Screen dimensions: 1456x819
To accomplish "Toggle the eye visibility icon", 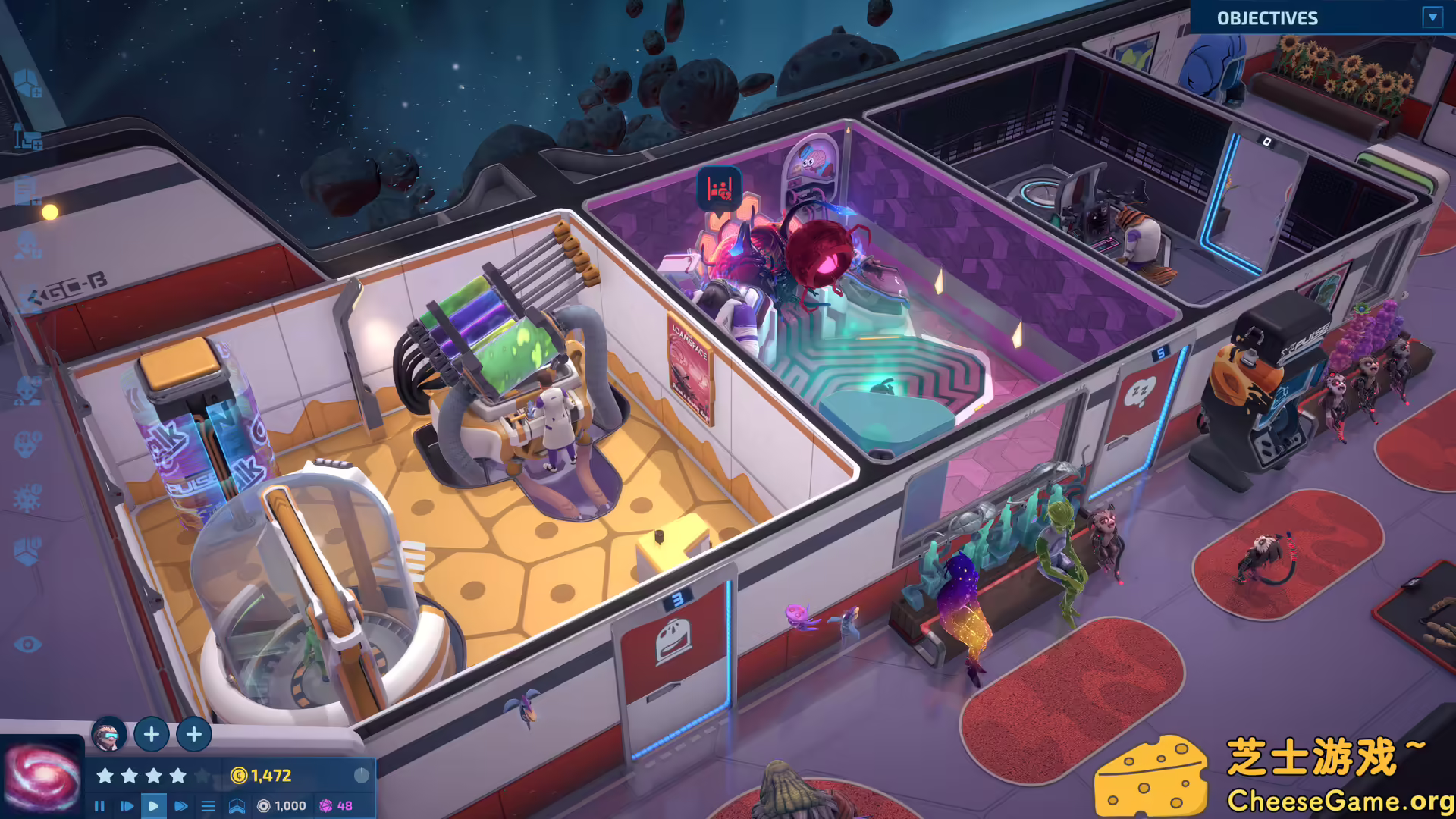I will (x=28, y=645).
